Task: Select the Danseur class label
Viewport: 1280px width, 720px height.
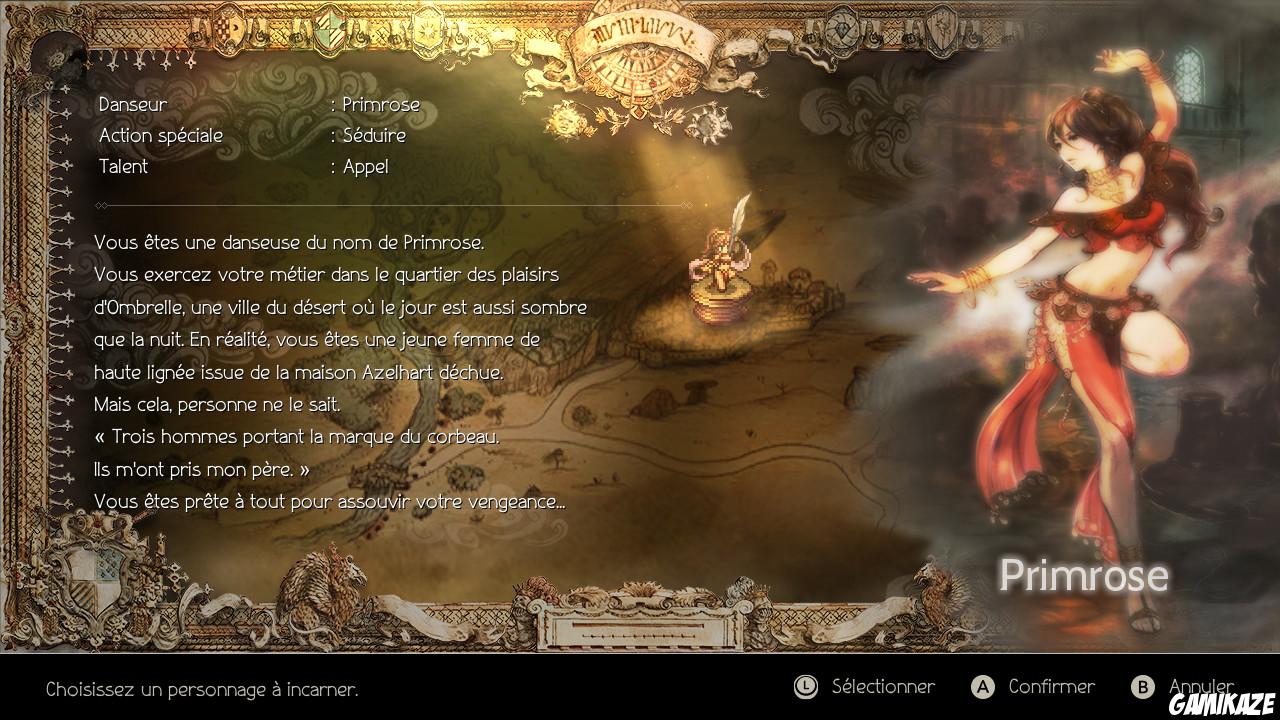Action: point(131,104)
